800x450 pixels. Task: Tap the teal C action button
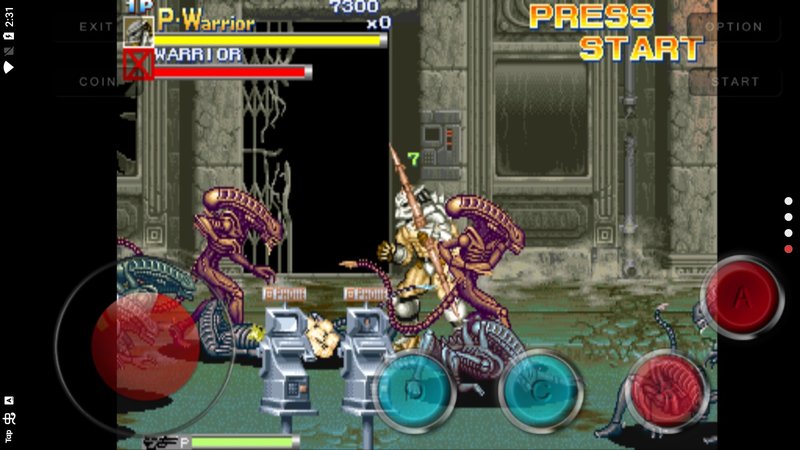click(x=540, y=391)
